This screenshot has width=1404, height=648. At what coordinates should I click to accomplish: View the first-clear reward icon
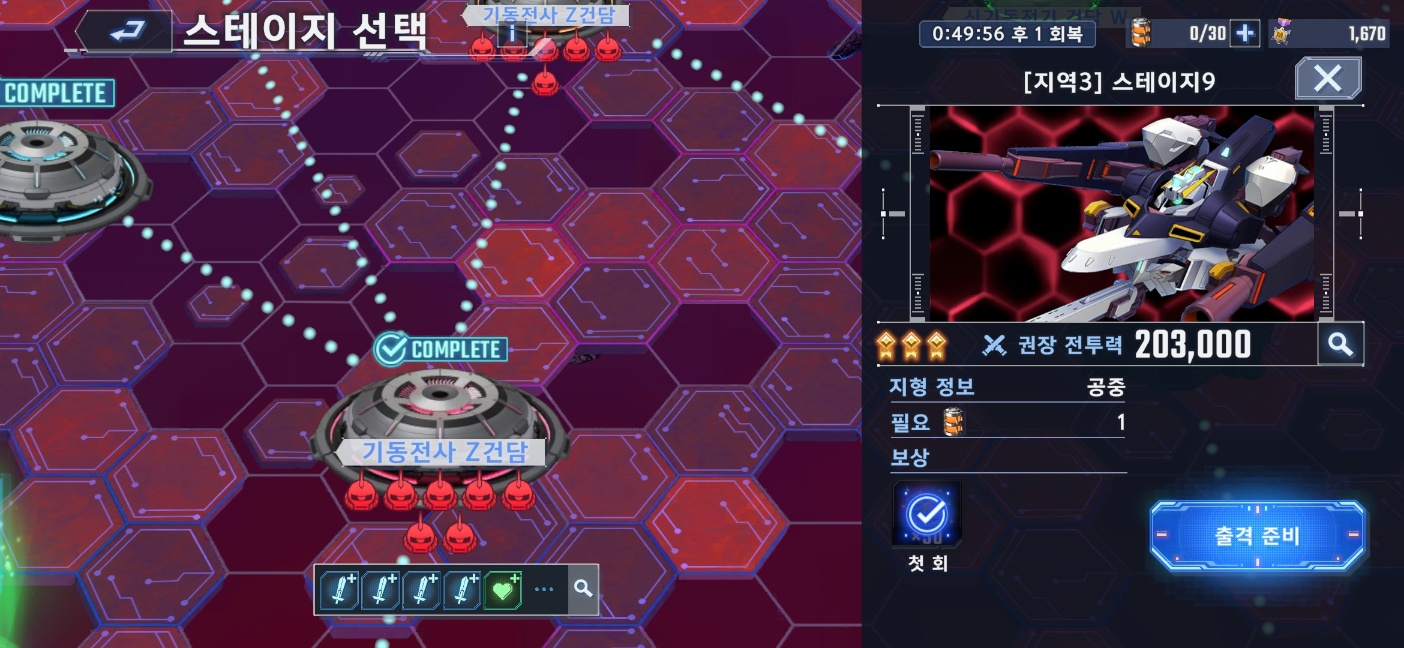point(927,514)
